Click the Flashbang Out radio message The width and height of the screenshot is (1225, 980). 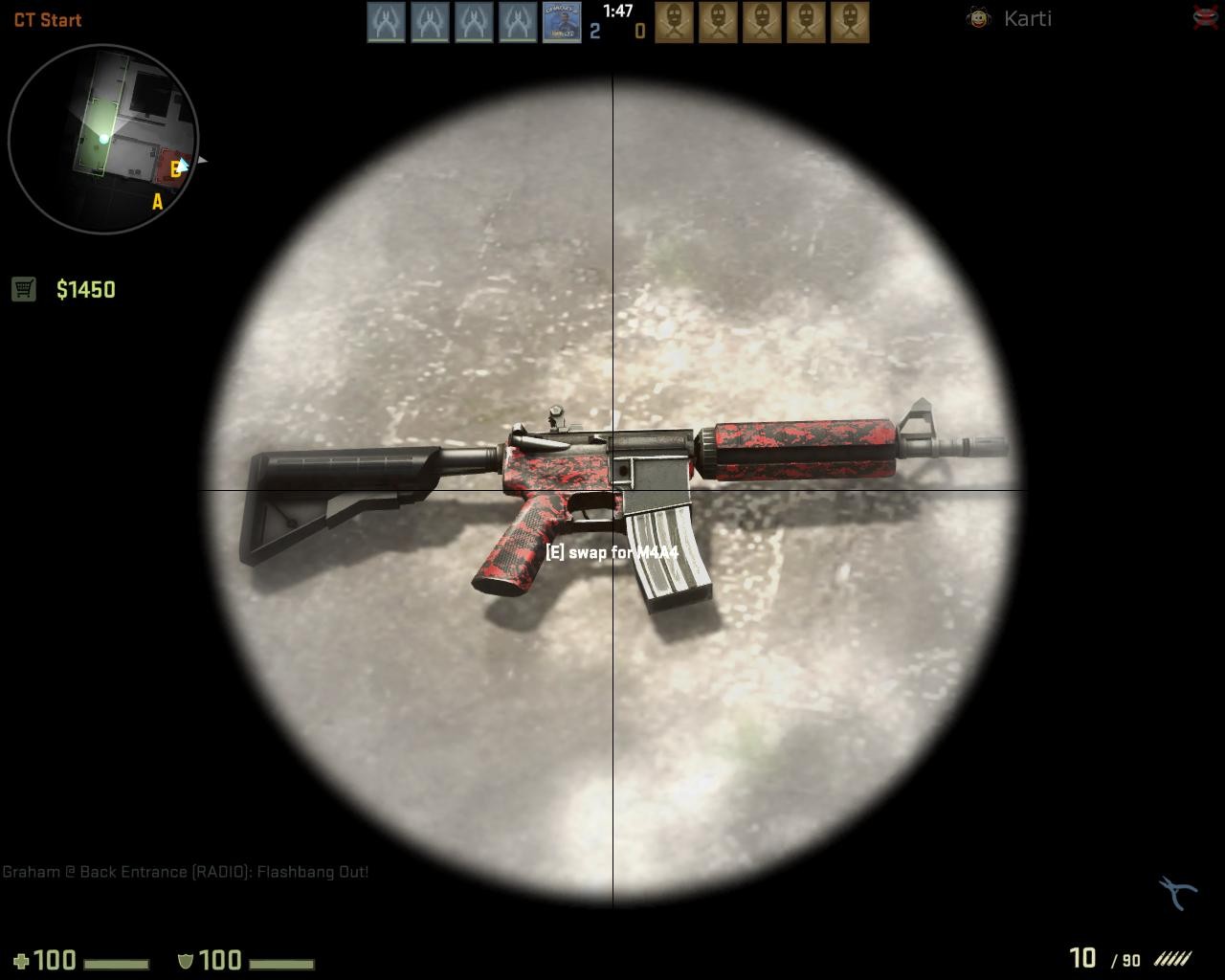click(187, 872)
